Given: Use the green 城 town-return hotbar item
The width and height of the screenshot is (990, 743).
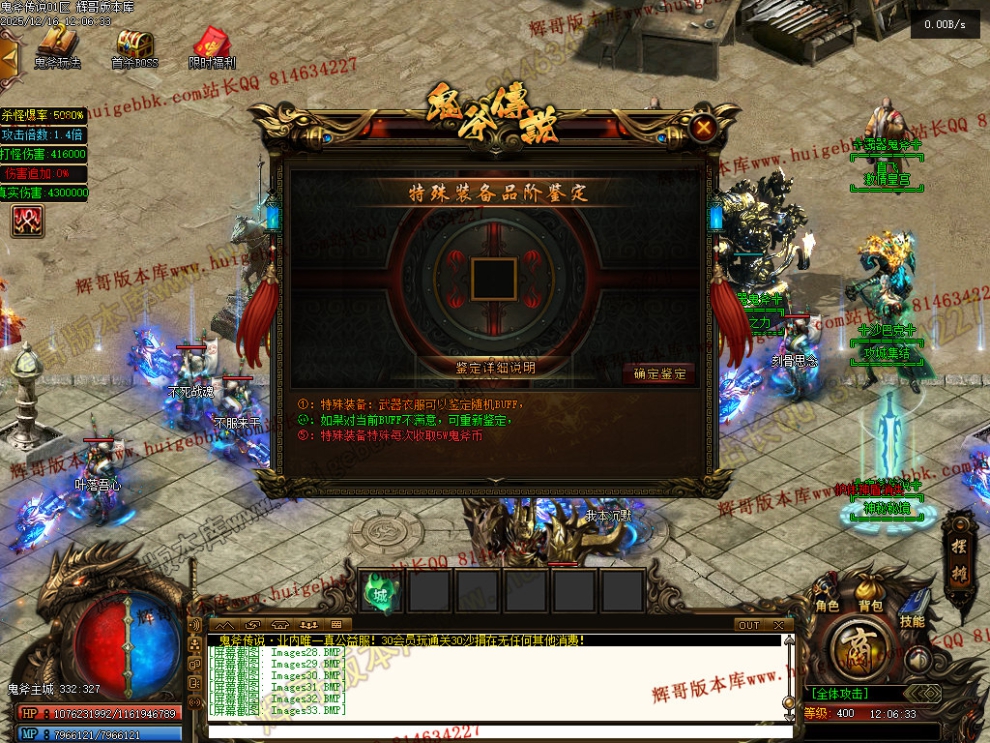Looking at the screenshot, I should (x=380, y=590).
